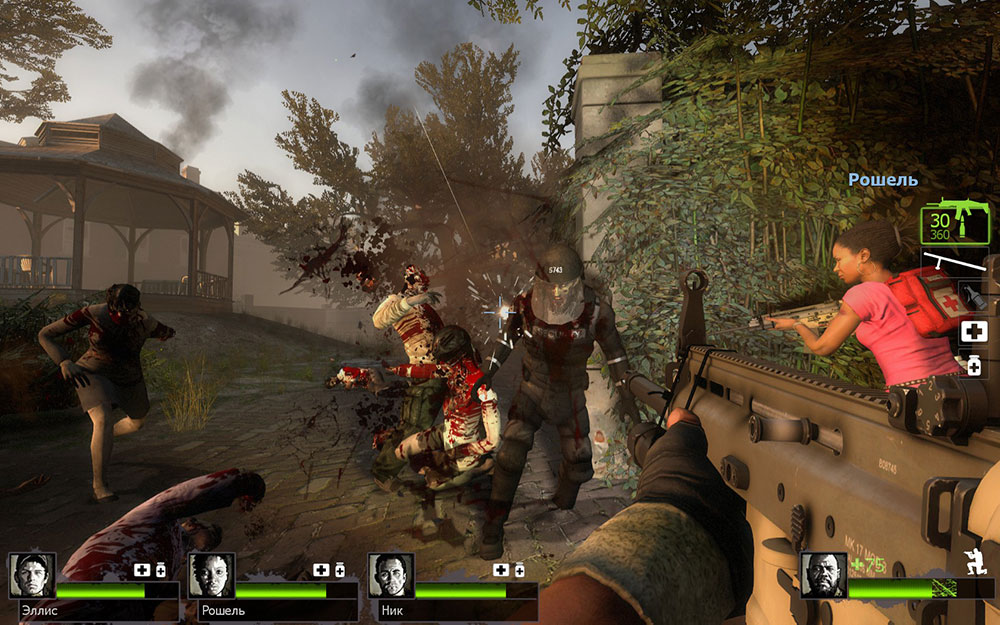Click your own character portrait
The image size is (1000, 625).
[823, 575]
